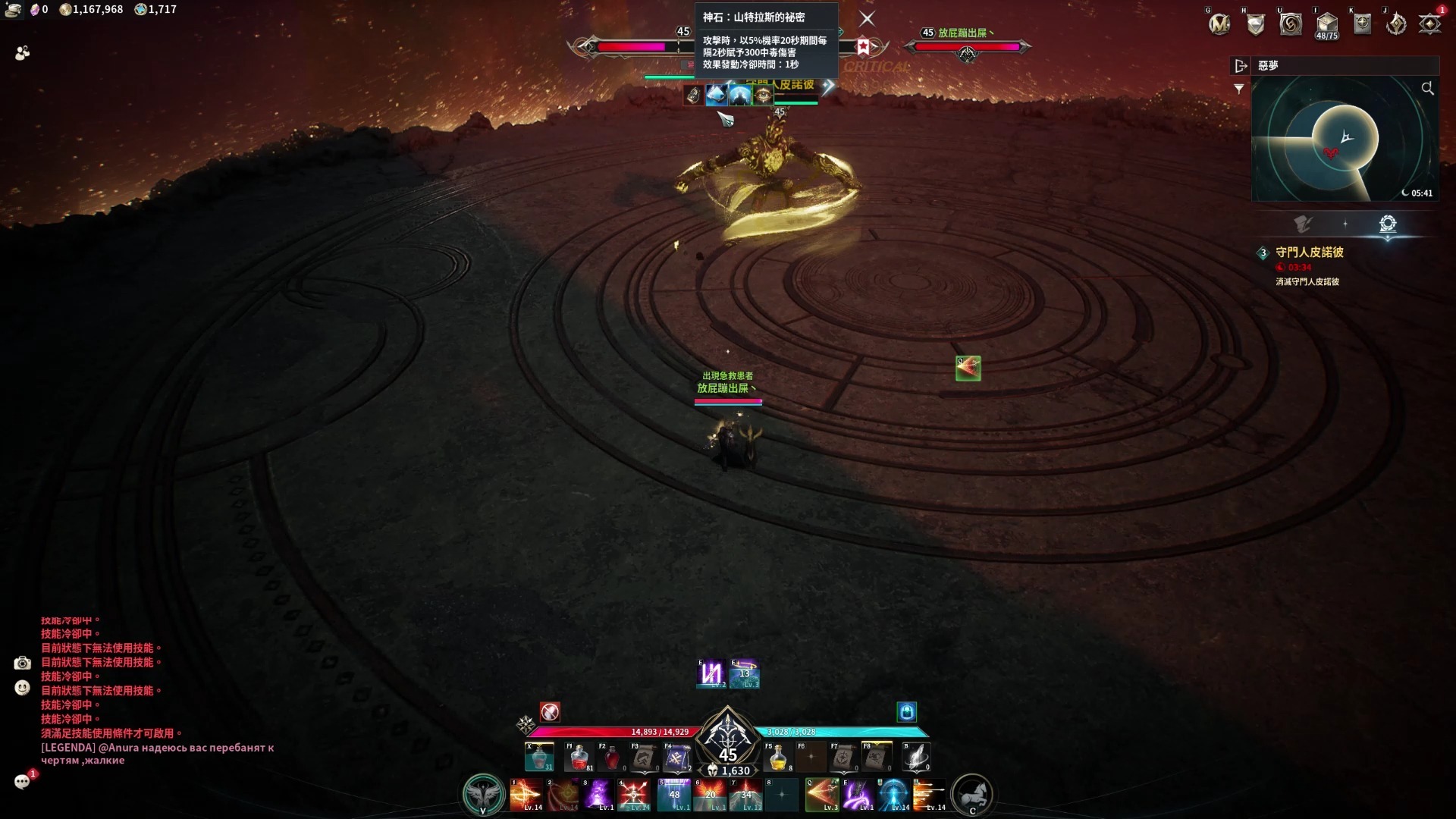The height and width of the screenshot is (819, 1456).
Task: Summon the mount with the horse button
Action: point(971,794)
